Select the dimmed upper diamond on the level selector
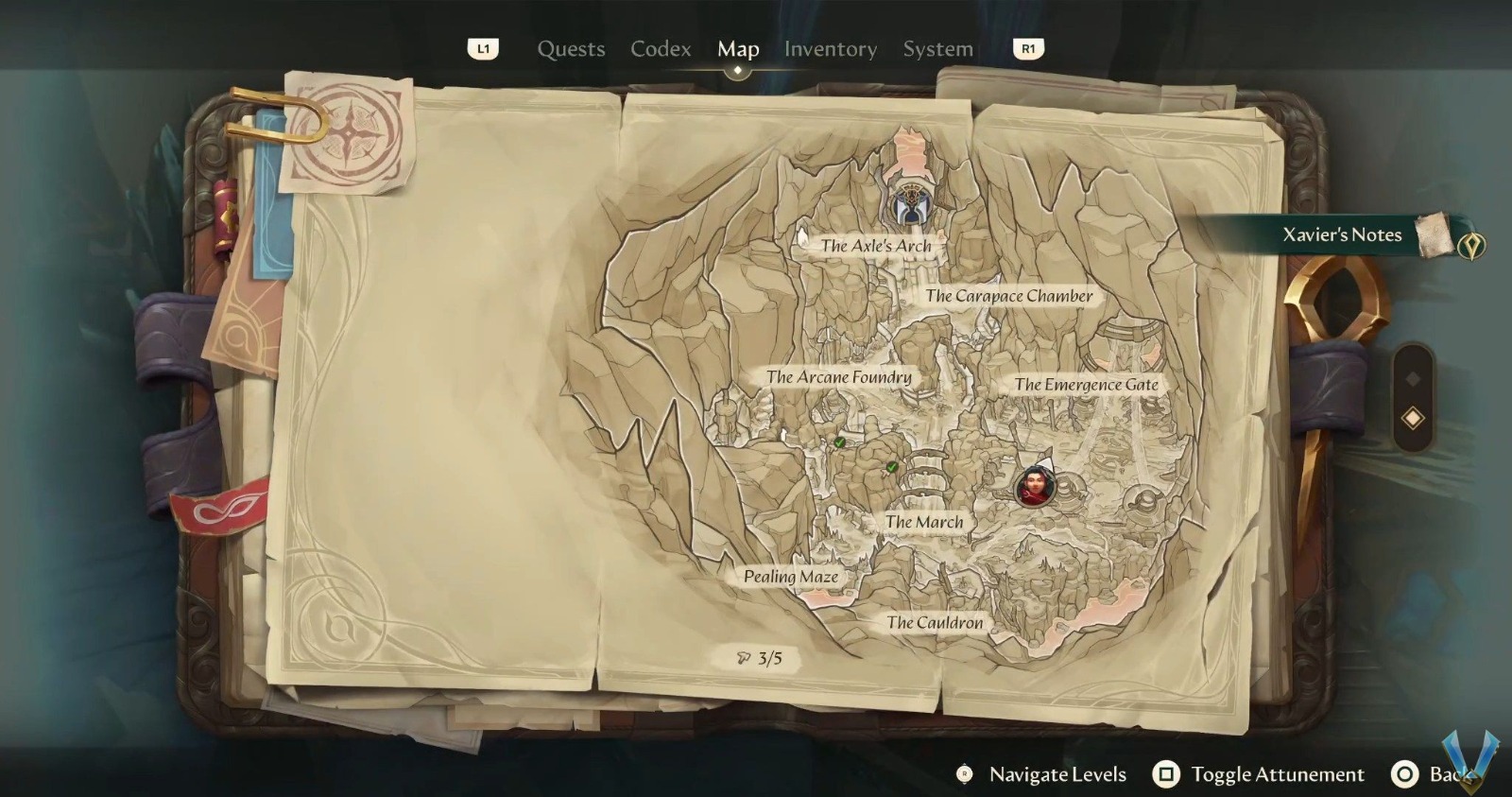The width and height of the screenshot is (1512, 797). pyautogui.click(x=1411, y=378)
